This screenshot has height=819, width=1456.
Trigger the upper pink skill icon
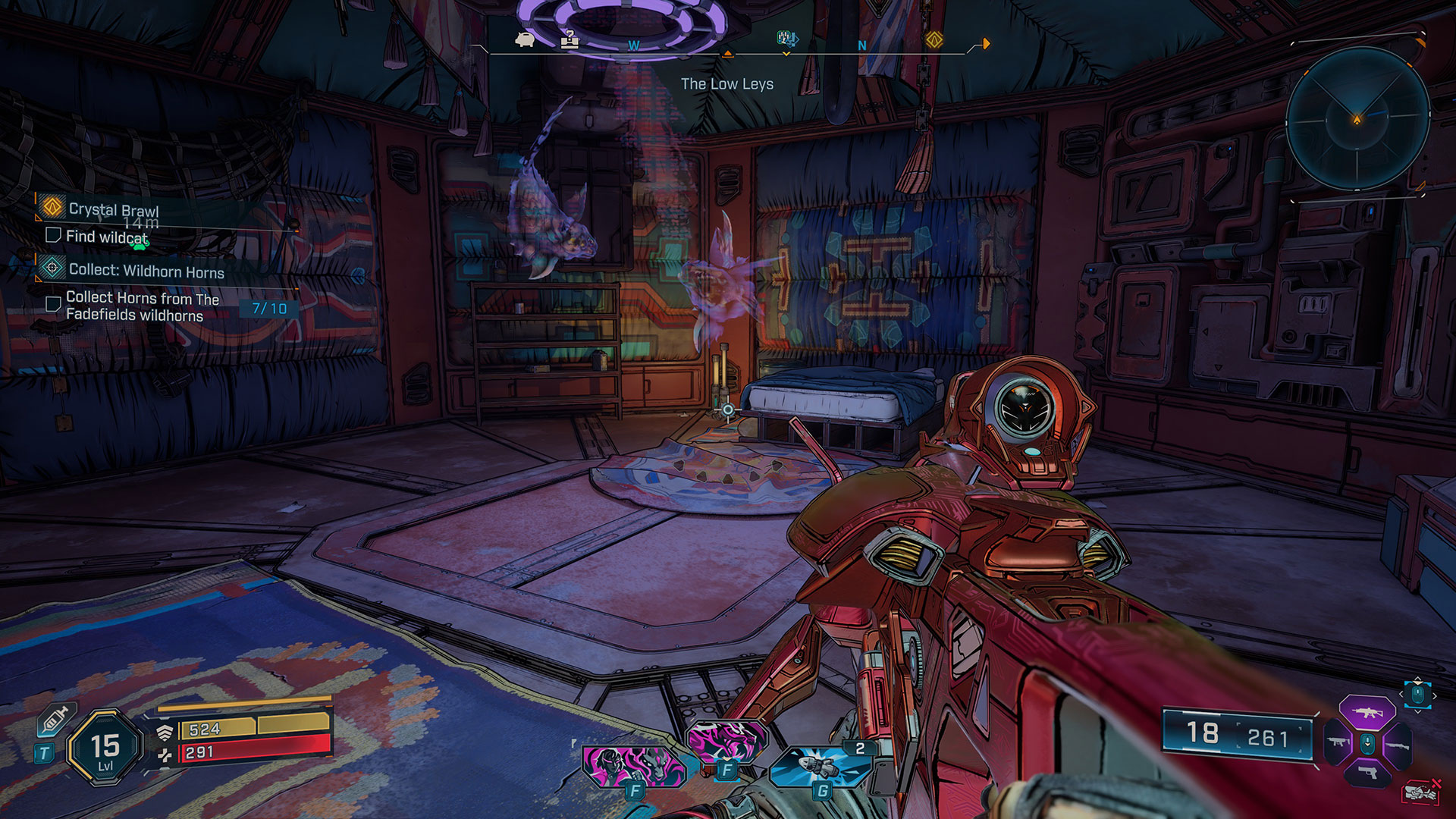(x=726, y=739)
